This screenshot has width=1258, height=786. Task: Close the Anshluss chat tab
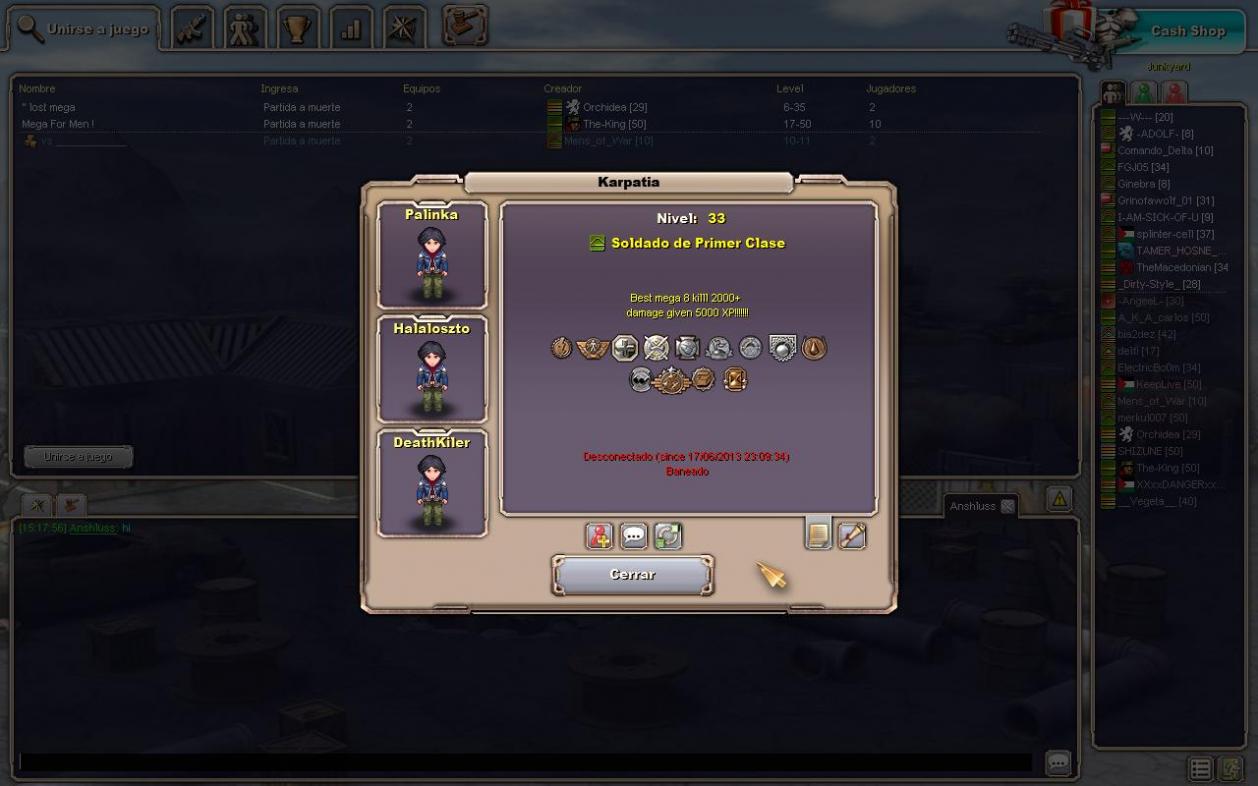pos(1007,506)
